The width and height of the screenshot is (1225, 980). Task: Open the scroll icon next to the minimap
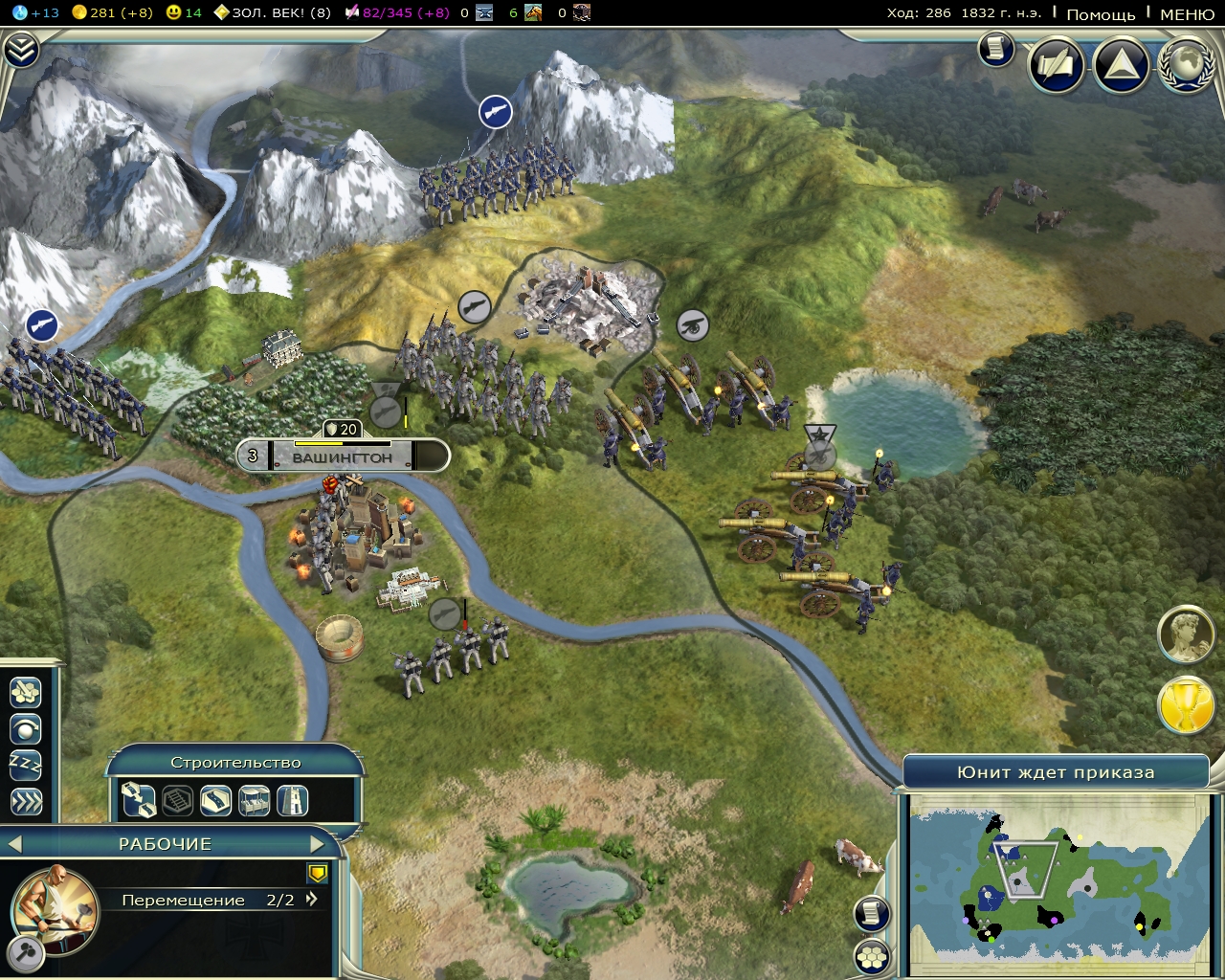[x=872, y=914]
